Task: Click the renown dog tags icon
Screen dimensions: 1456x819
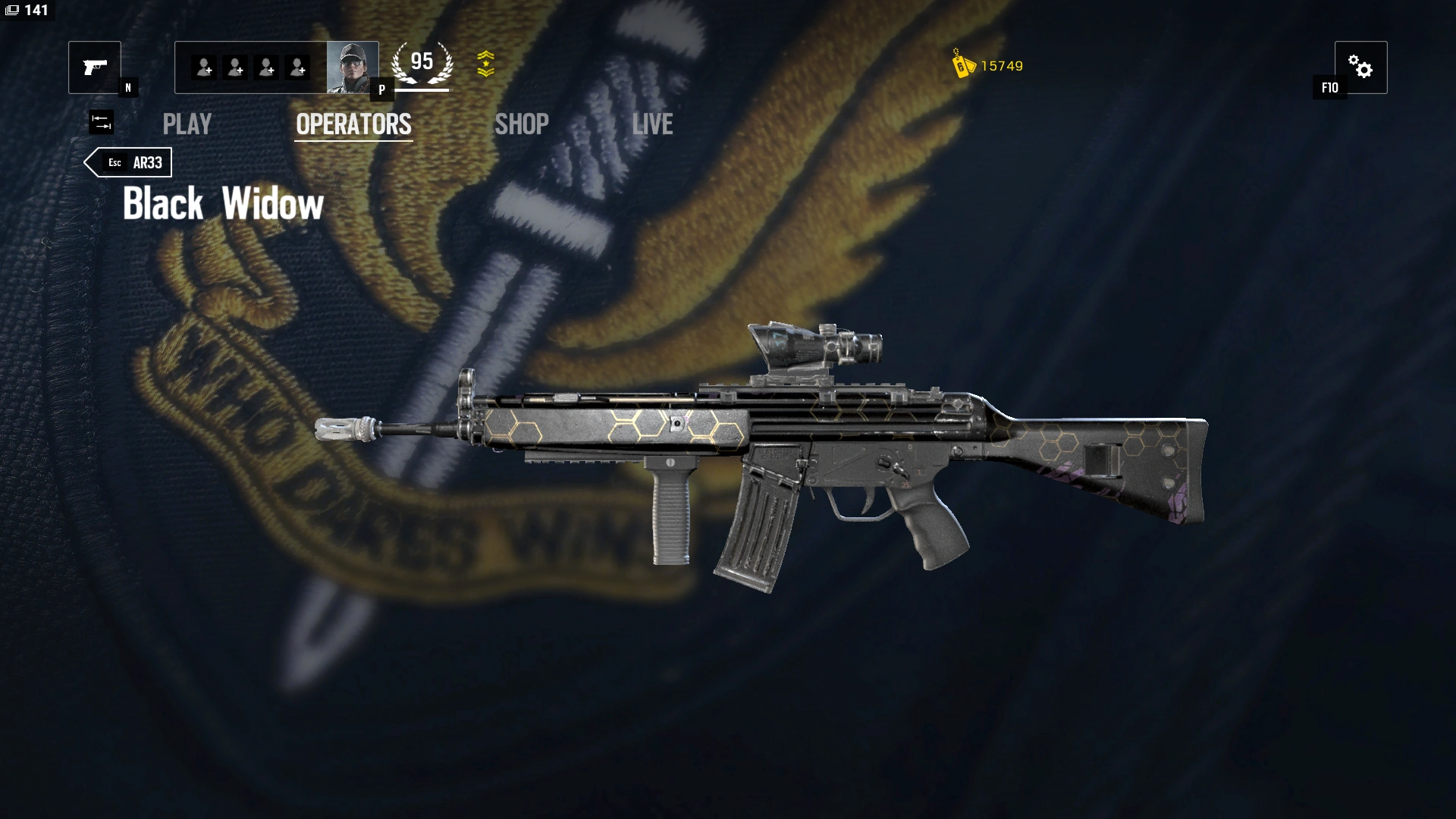Action: tap(960, 67)
